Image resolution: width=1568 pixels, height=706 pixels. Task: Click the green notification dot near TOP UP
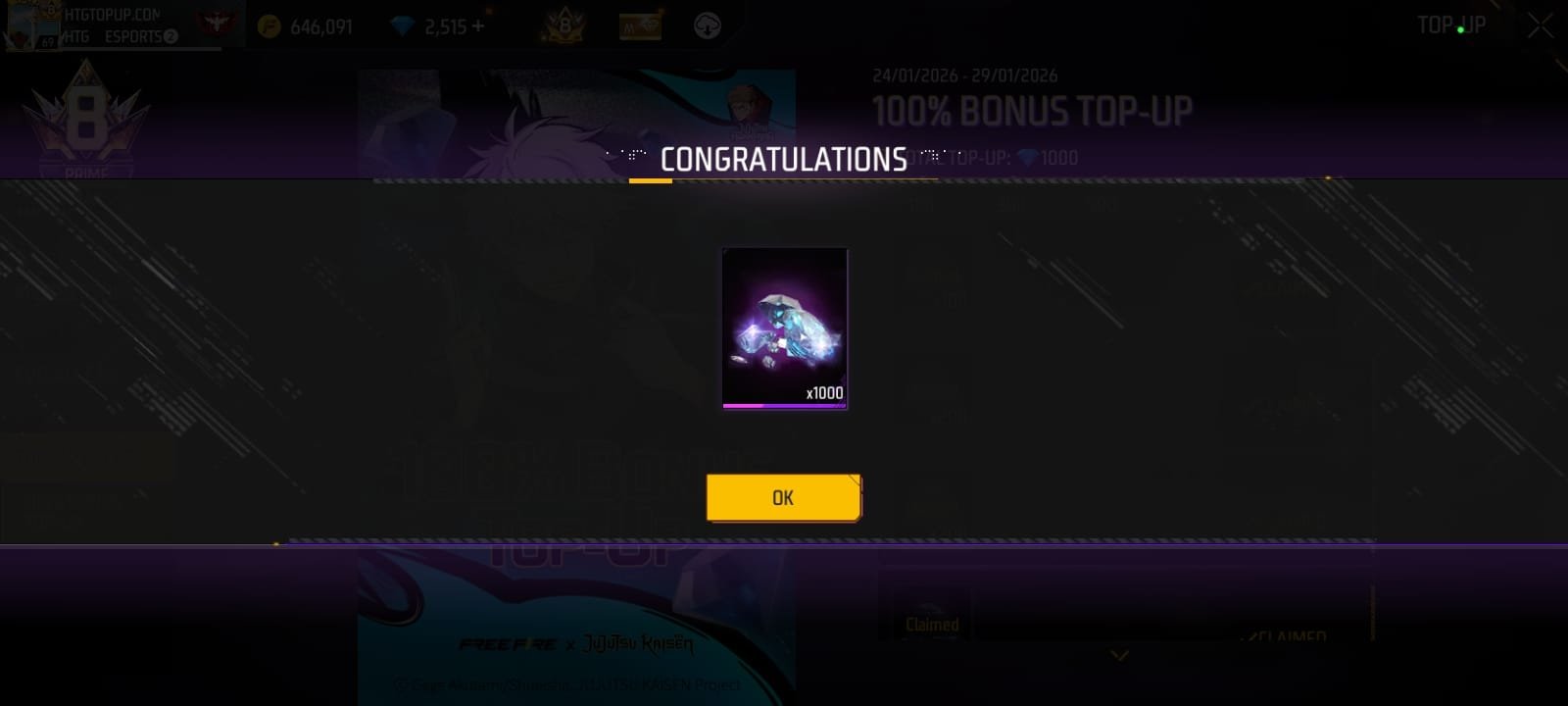point(1460,29)
